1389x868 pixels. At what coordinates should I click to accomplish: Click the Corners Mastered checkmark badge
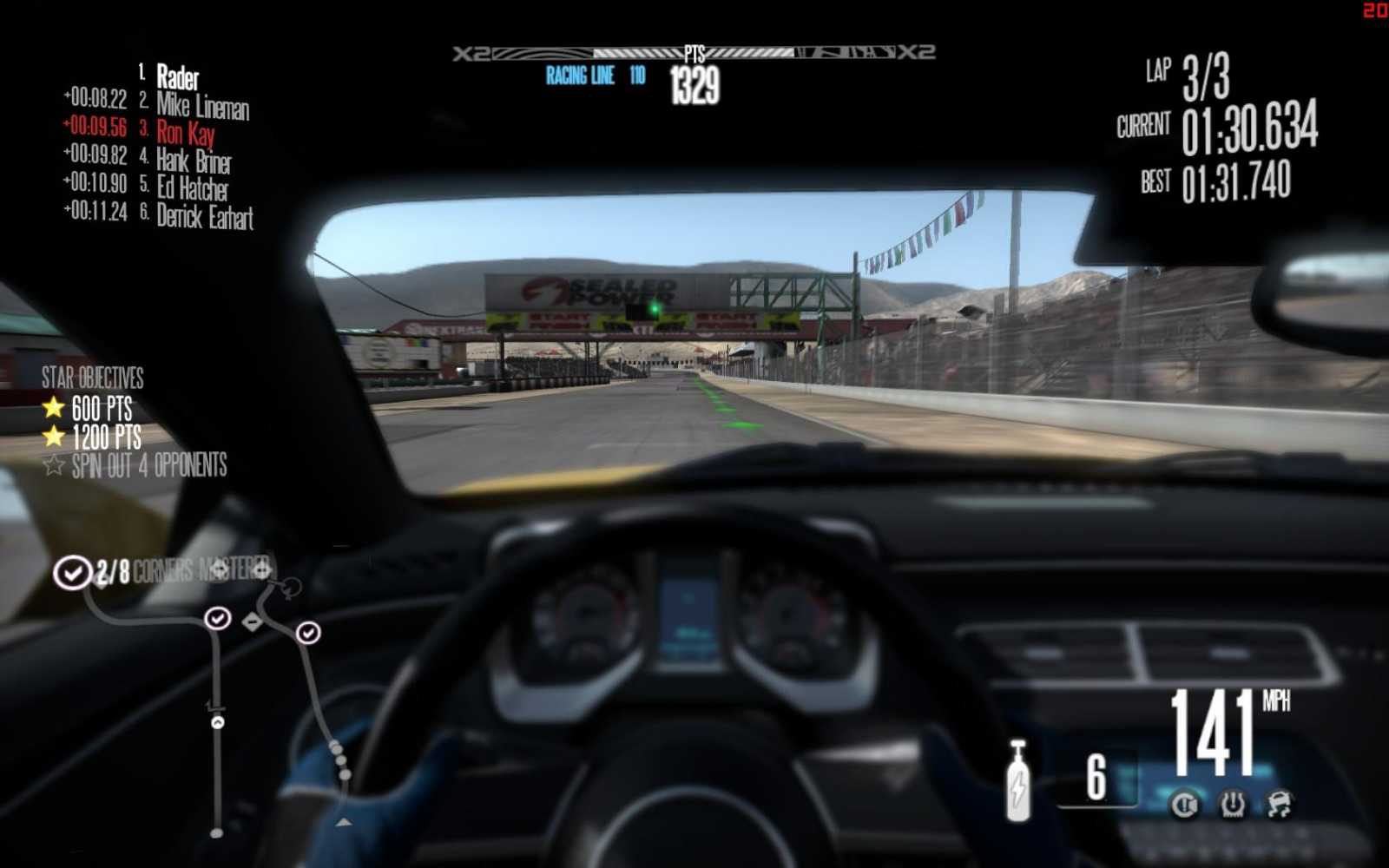74,571
